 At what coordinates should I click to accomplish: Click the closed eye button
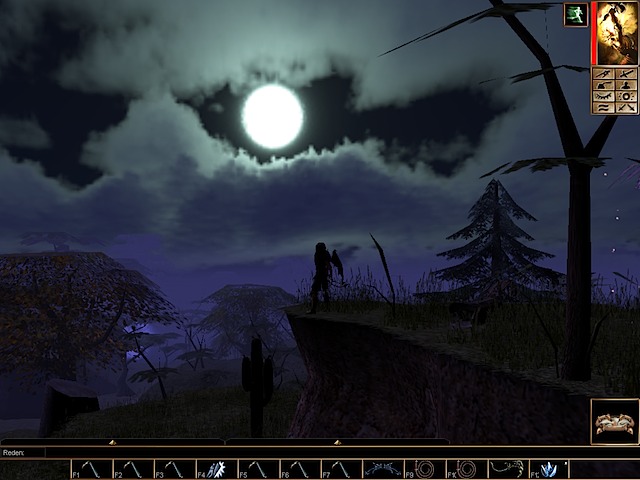(x=604, y=96)
